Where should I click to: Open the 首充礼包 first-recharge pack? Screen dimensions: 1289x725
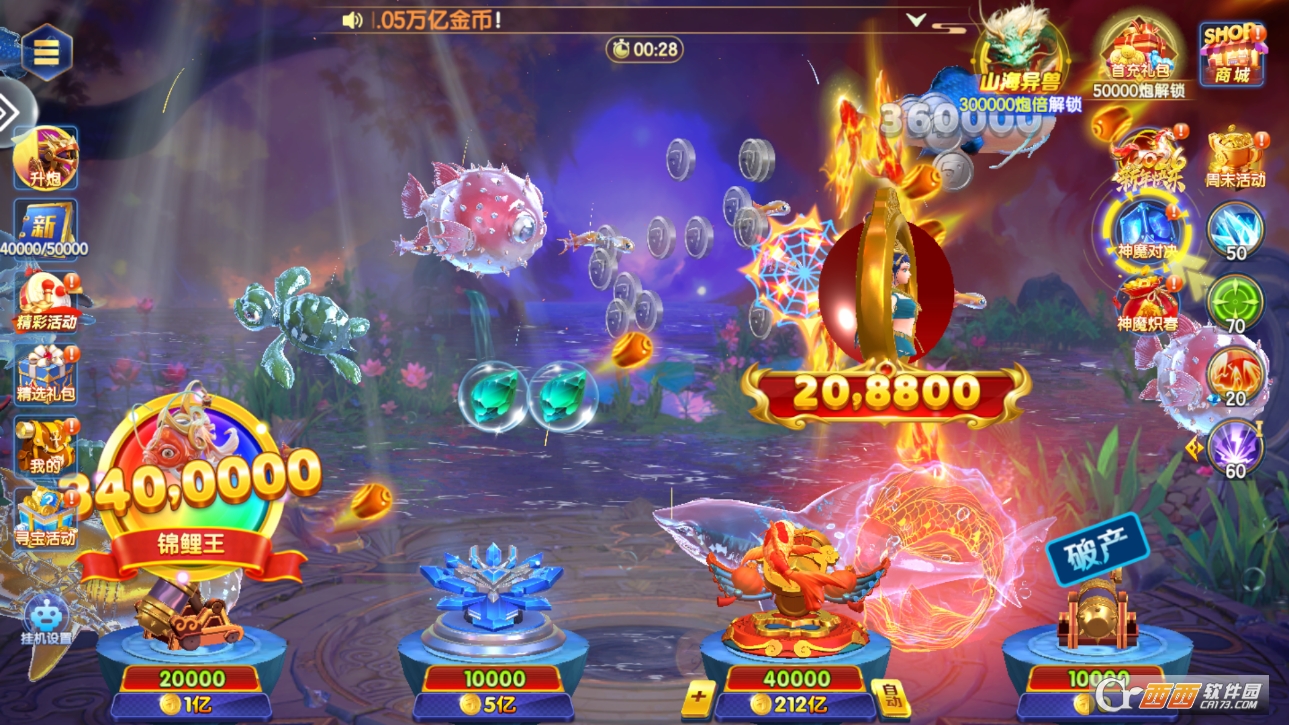(x=1138, y=57)
